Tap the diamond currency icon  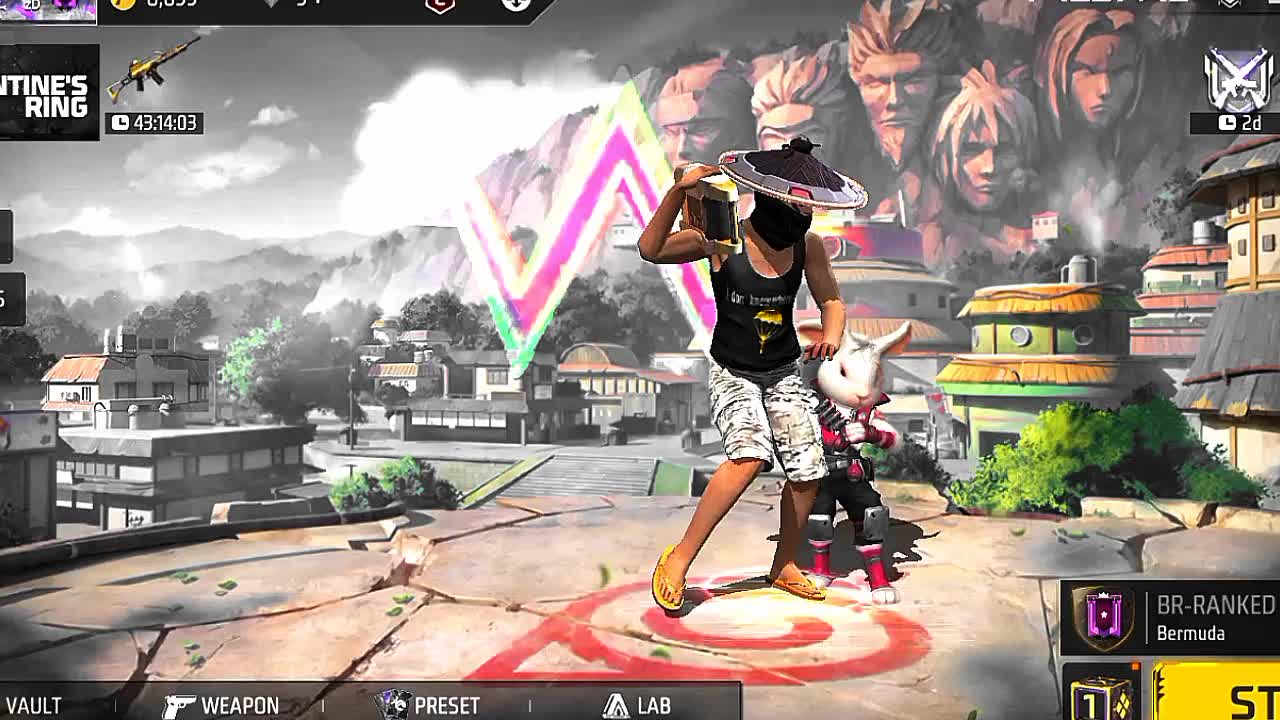click(271, 4)
